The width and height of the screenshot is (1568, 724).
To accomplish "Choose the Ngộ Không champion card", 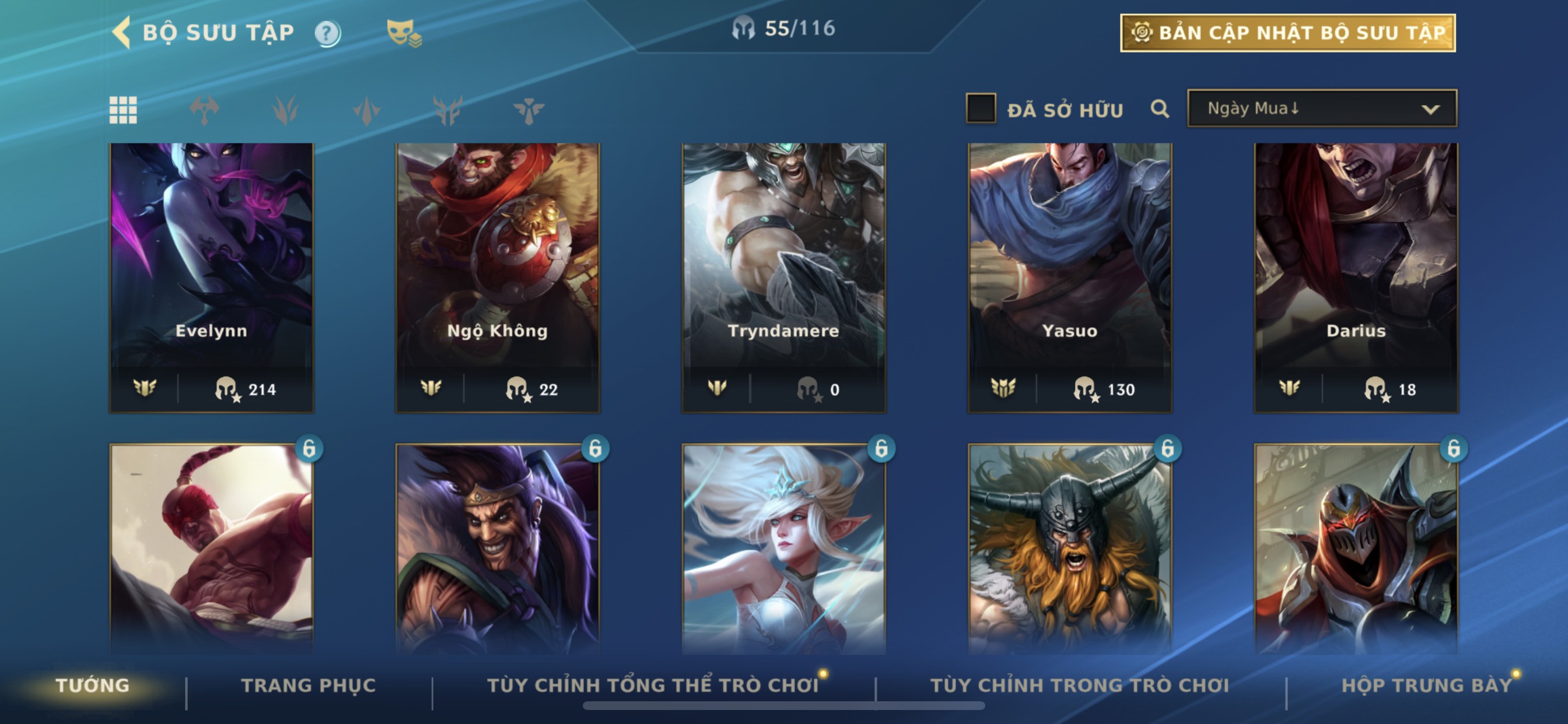I will click(498, 277).
